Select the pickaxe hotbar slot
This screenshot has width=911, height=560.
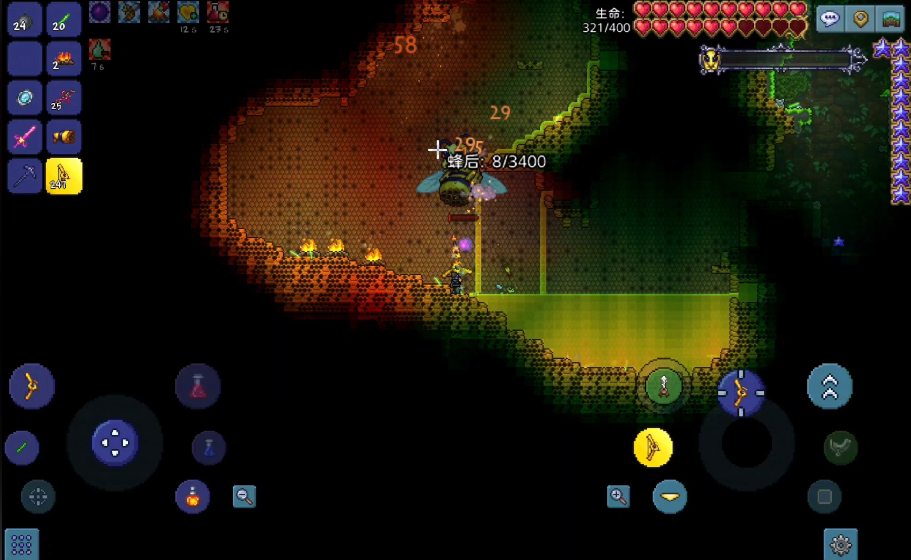click(x=24, y=176)
